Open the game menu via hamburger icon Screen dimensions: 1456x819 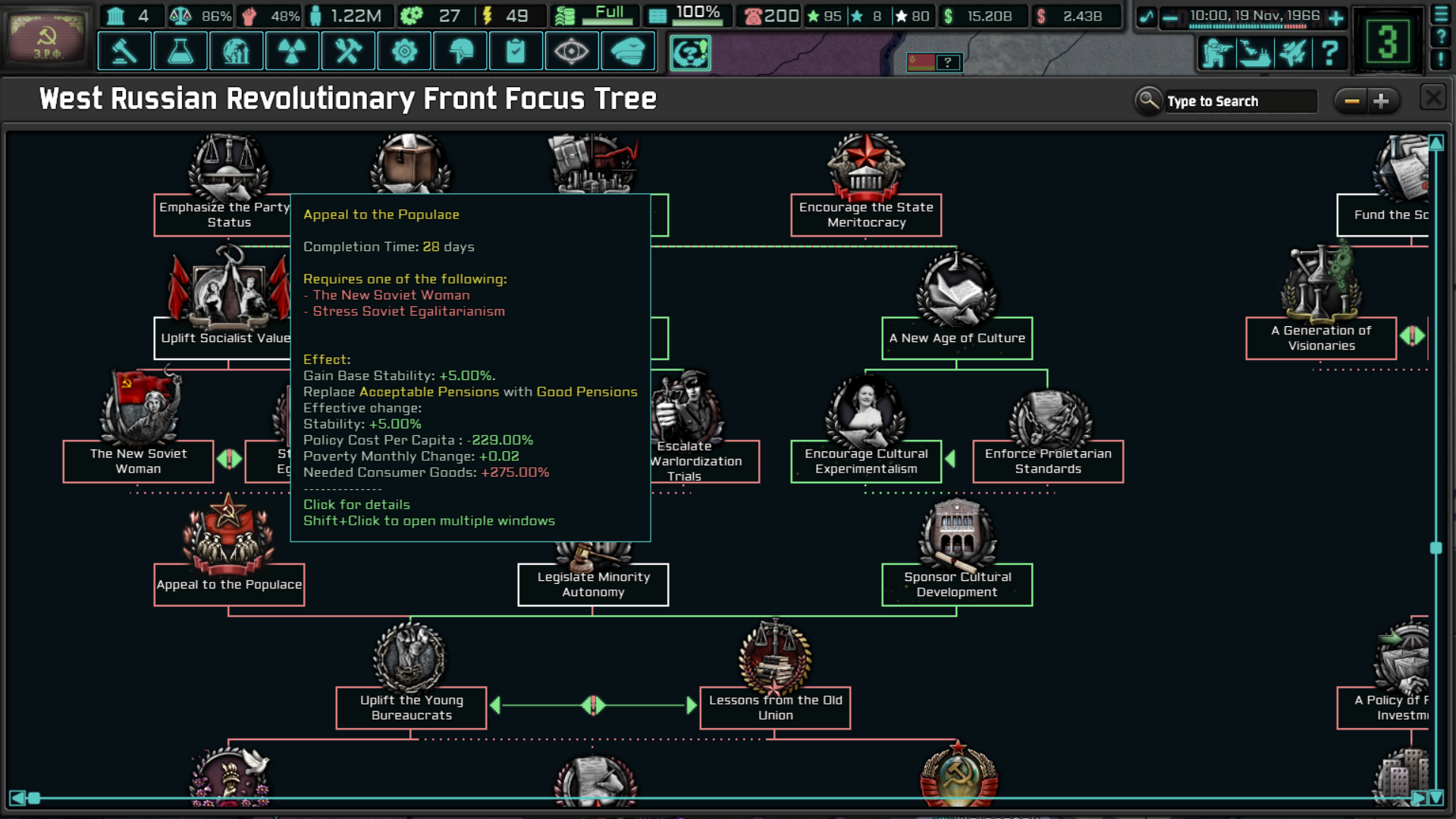[x=1441, y=13]
